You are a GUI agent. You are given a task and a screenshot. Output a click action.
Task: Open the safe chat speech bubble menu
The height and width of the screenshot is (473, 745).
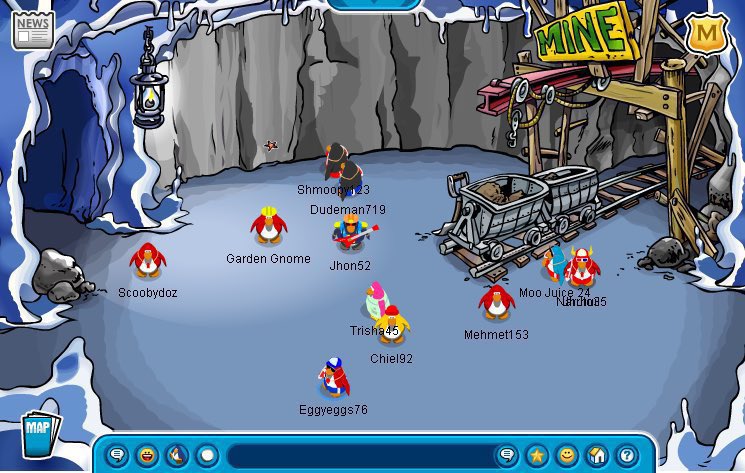tap(117, 456)
